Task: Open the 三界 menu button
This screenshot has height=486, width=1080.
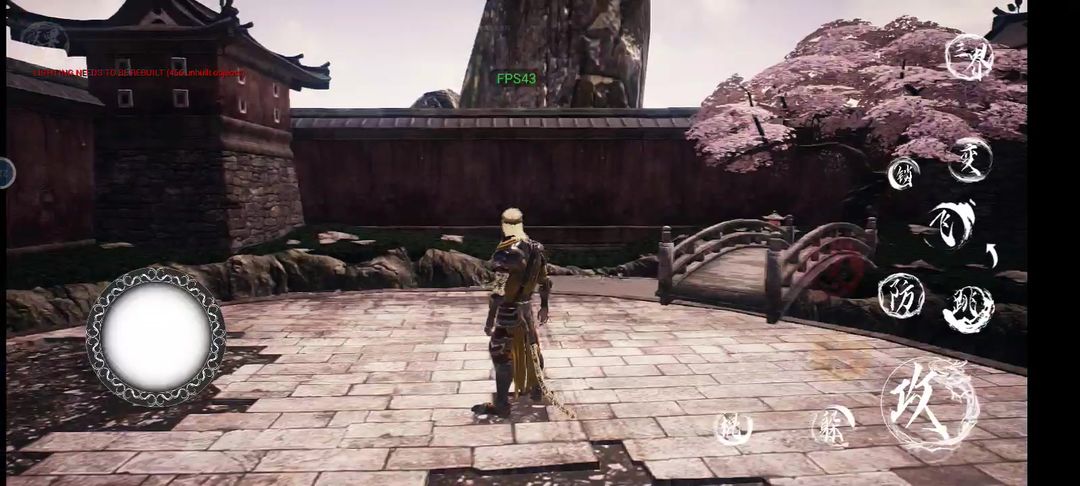Action: [x=969, y=57]
